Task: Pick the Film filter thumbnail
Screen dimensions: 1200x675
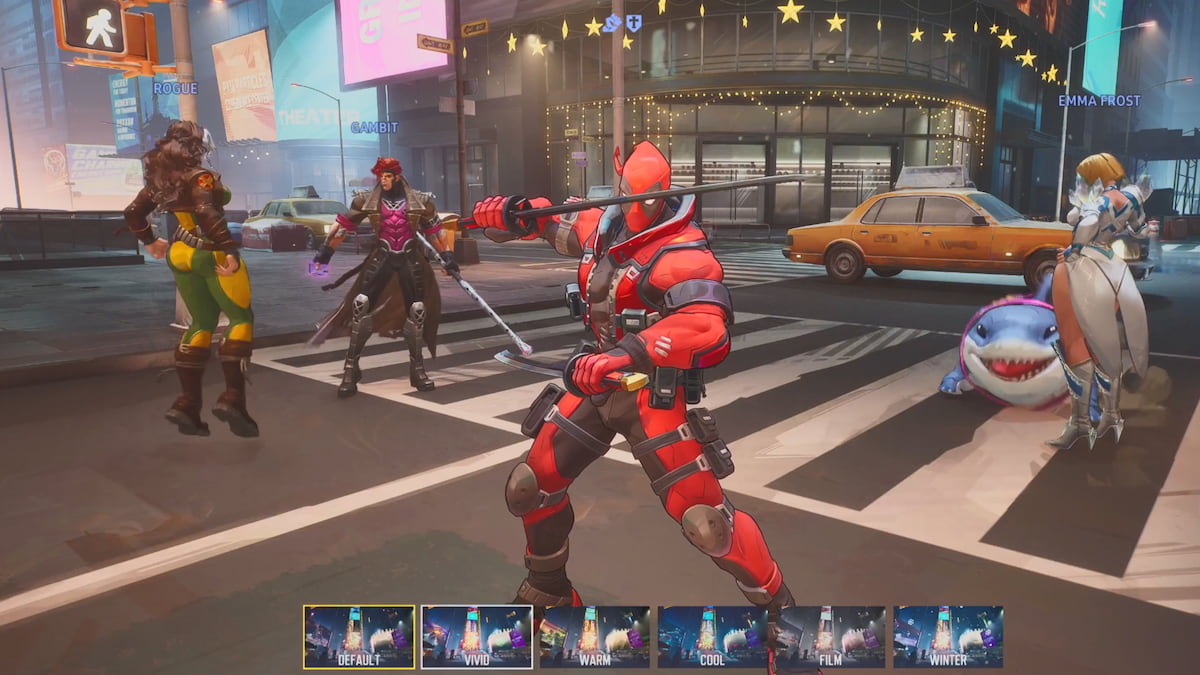Action: (x=831, y=637)
